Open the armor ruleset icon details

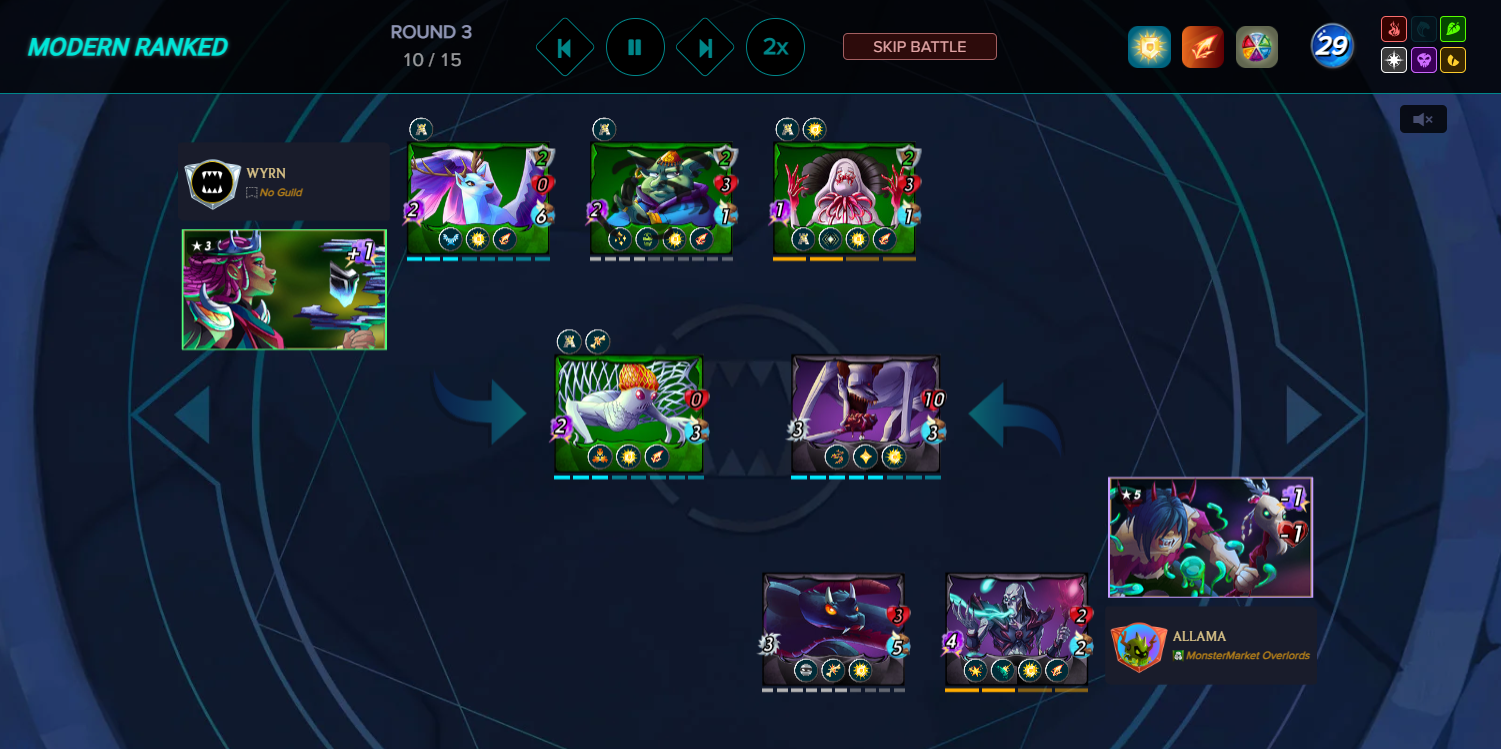coord(1149,46)
